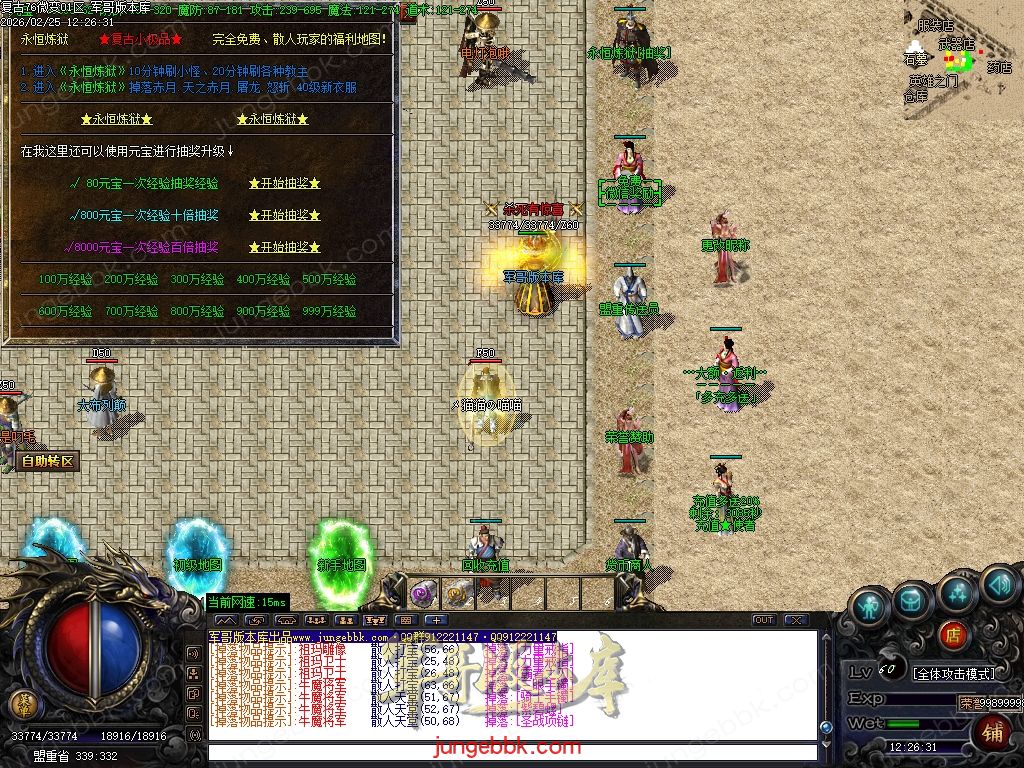Toggle the sound speaker icon
This screenshot has width=1024, height=768.
coord(999,583)
